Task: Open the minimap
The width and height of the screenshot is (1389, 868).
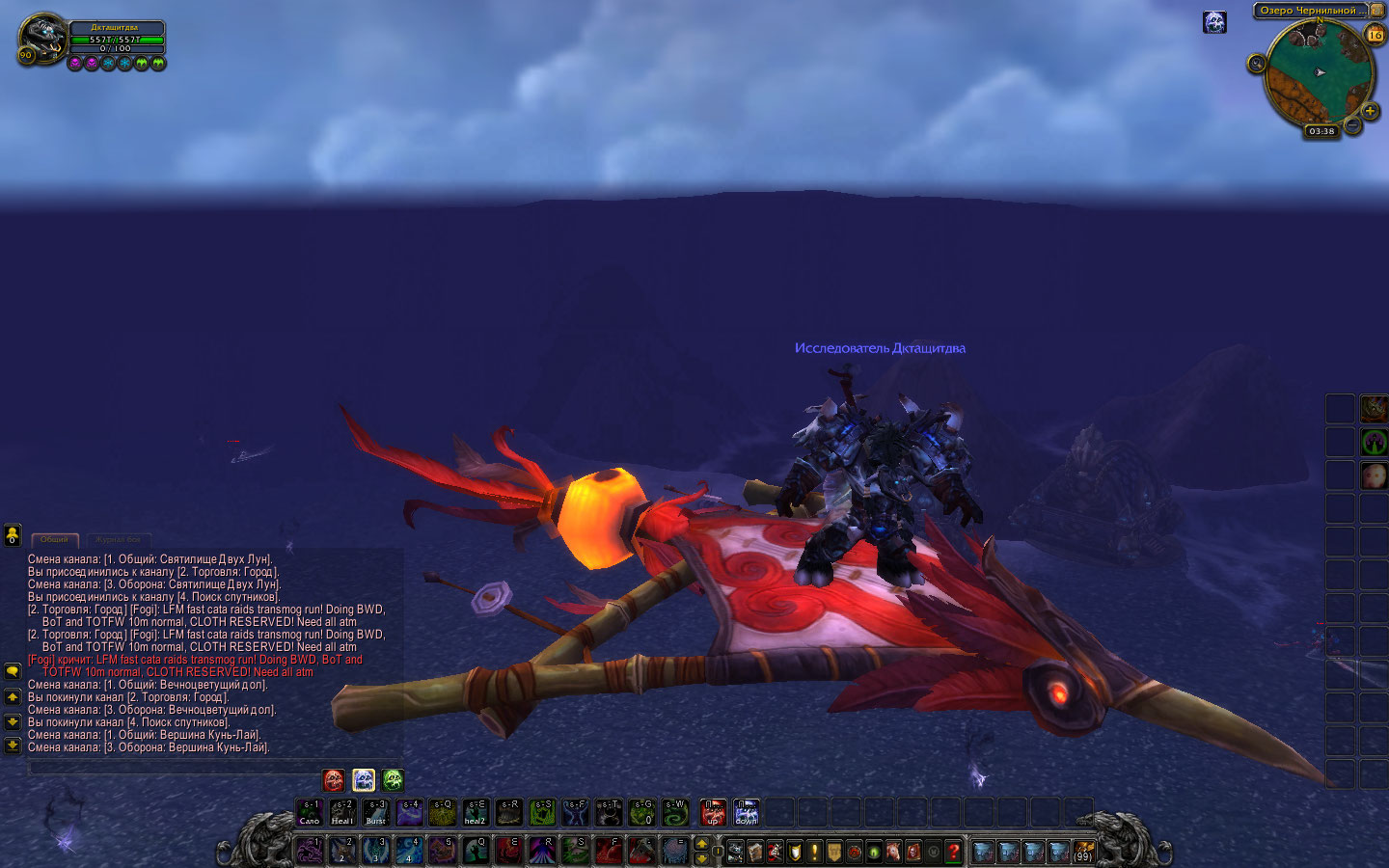Action: [x=1319, y=73]
